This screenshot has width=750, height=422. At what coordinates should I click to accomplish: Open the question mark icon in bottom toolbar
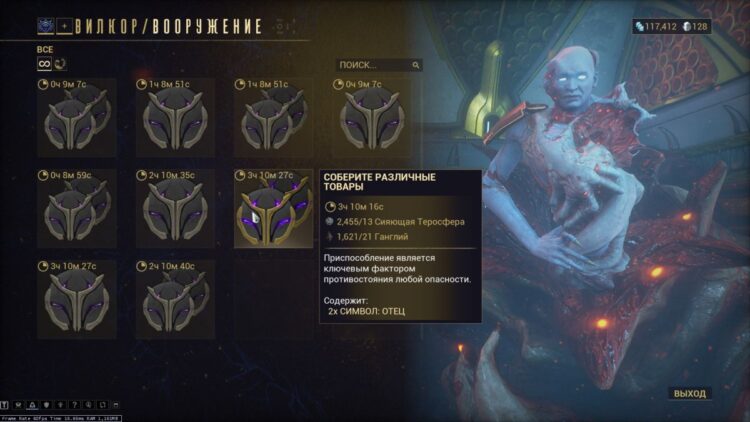pyautogui.click(x=74, y=404)
